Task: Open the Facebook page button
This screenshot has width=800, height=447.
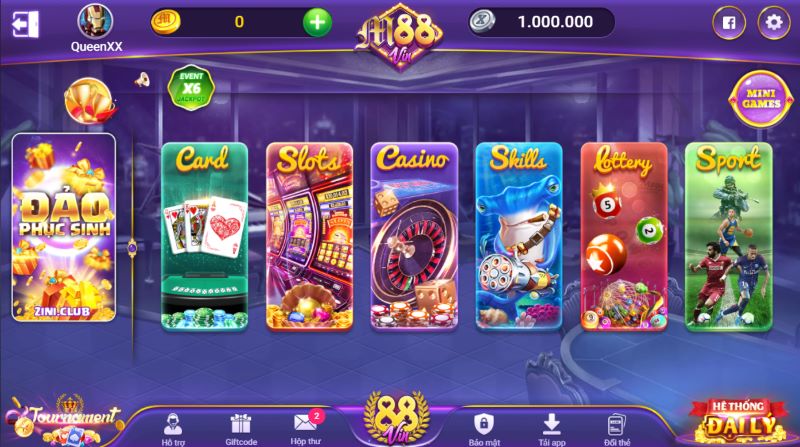Action: pos(728,21)
